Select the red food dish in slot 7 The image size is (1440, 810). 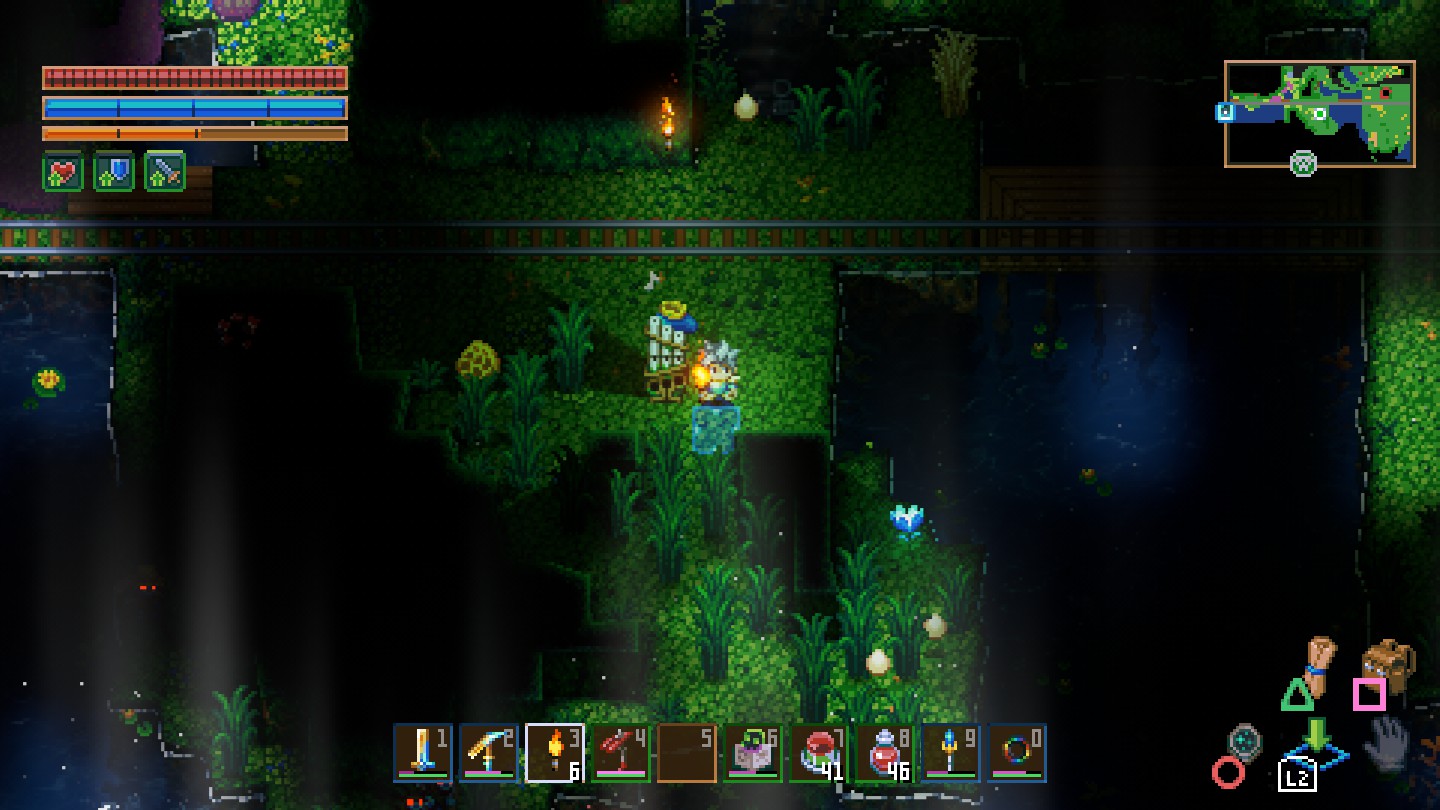[819, 753]
